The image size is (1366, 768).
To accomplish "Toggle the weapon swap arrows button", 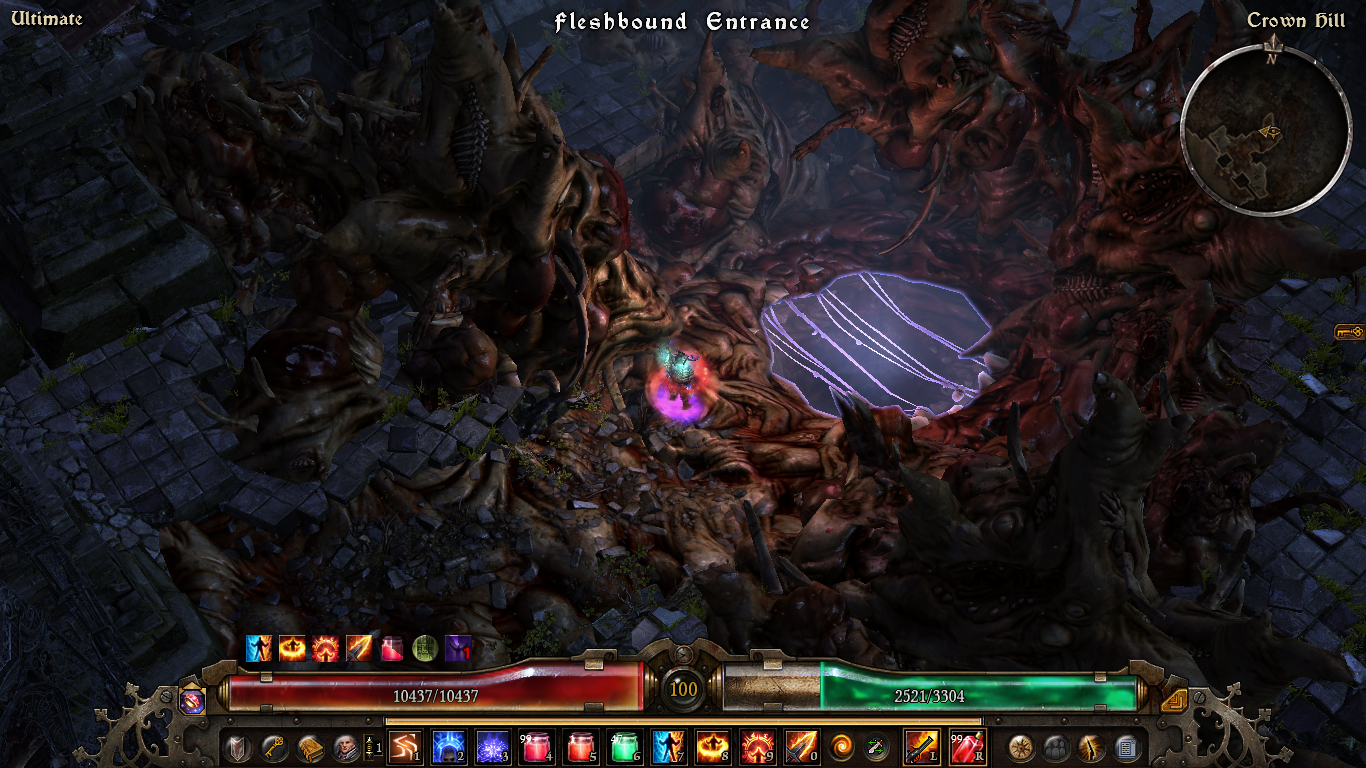I will [x=876, y=747].
